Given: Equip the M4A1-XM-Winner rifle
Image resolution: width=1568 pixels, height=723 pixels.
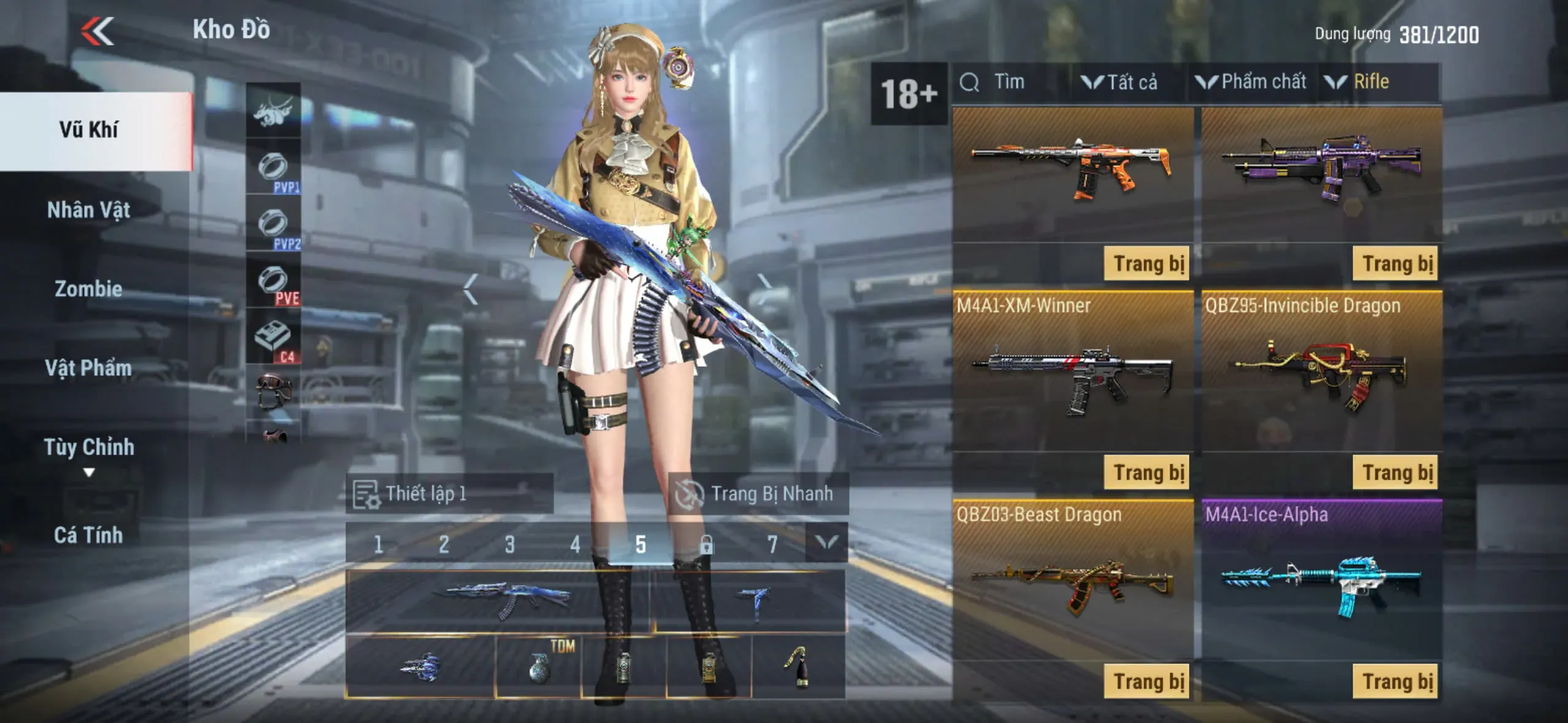Looking at the screenshot, I should click(x=1146, y=472).
